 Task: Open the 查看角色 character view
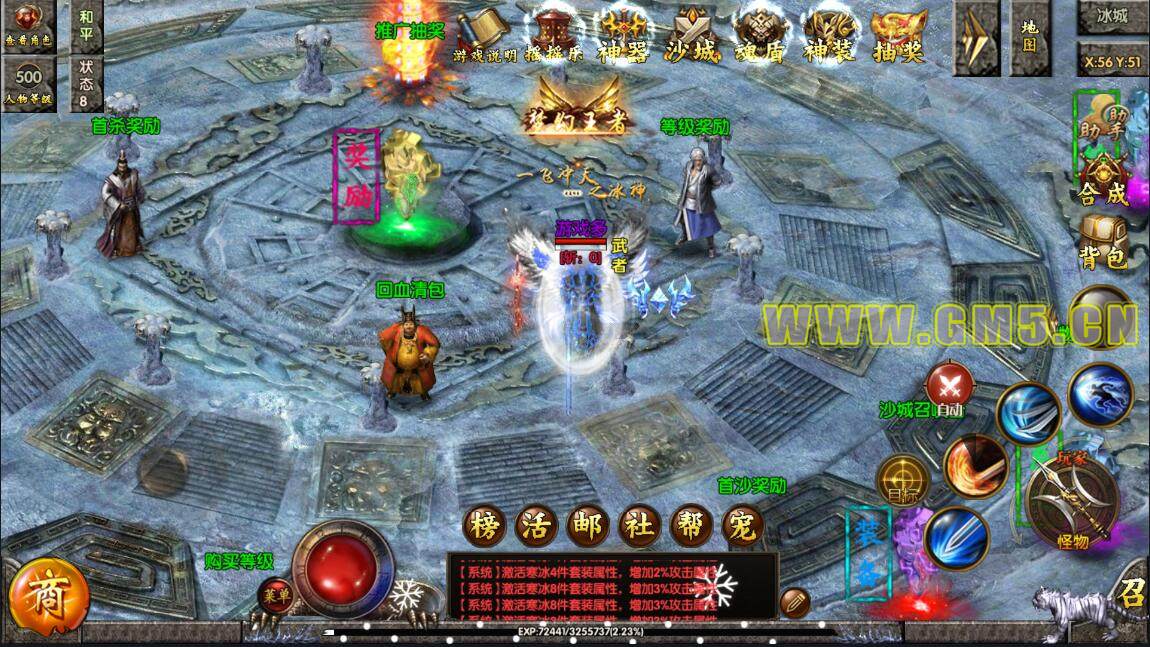(x=27, y=24)
